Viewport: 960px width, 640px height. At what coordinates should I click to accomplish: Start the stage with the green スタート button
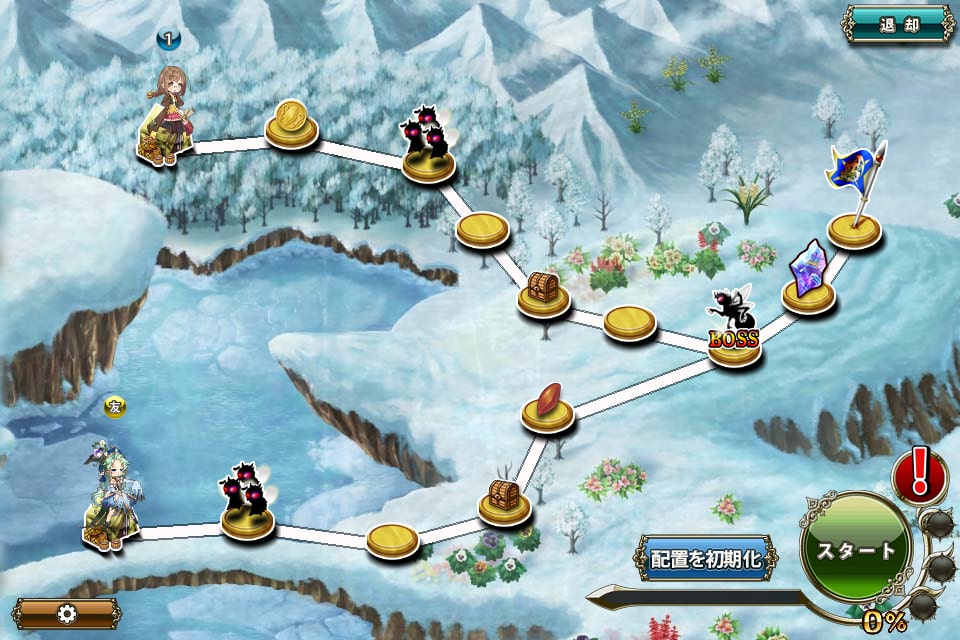click(856, 549)
